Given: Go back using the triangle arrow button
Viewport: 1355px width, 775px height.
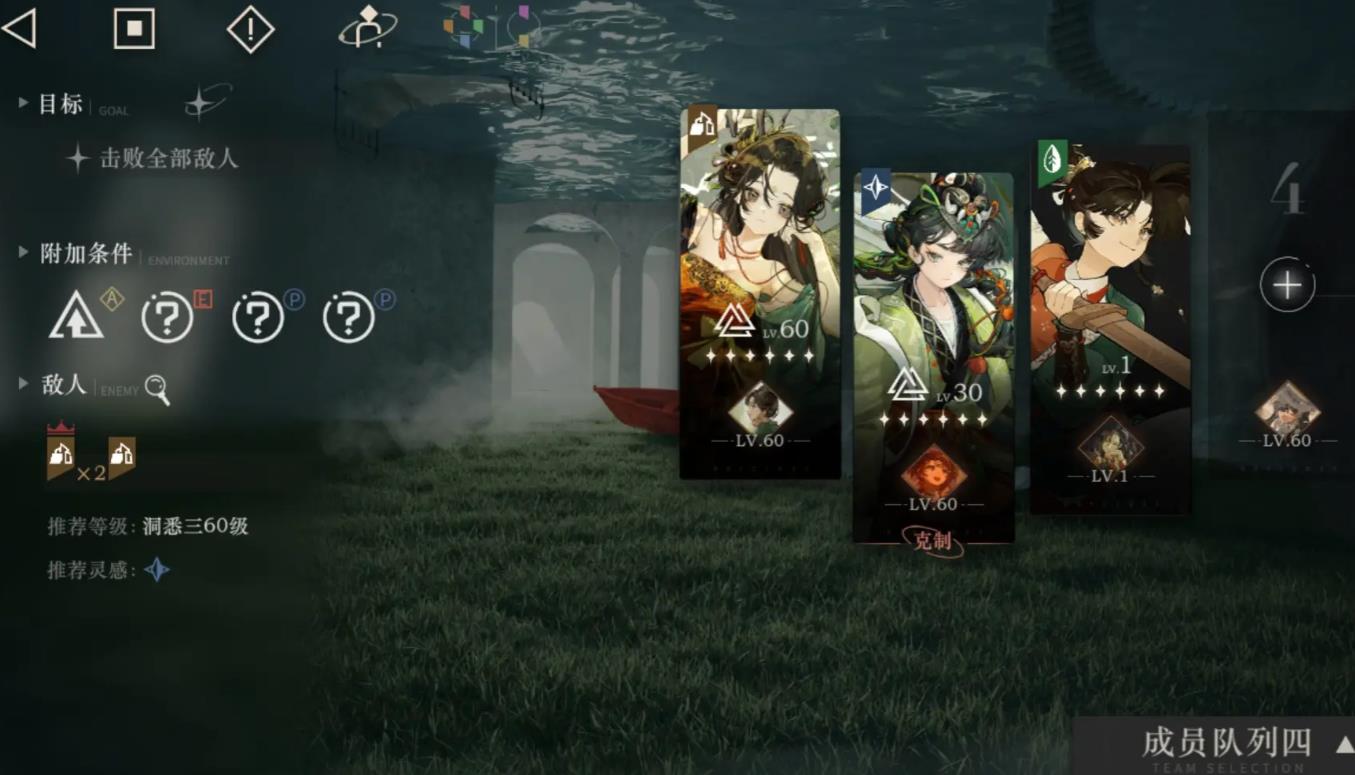Looking at the screenshot, I should coord(20,29).
